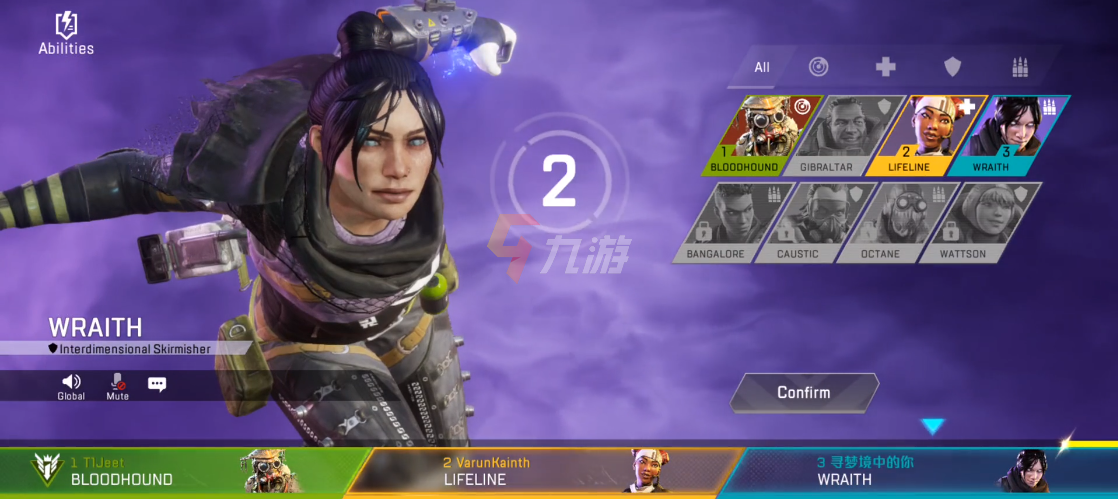Select the locked Wattson tile
Image resolution: width=1118 pixels, height=499 pixels.
click(975, 221)
